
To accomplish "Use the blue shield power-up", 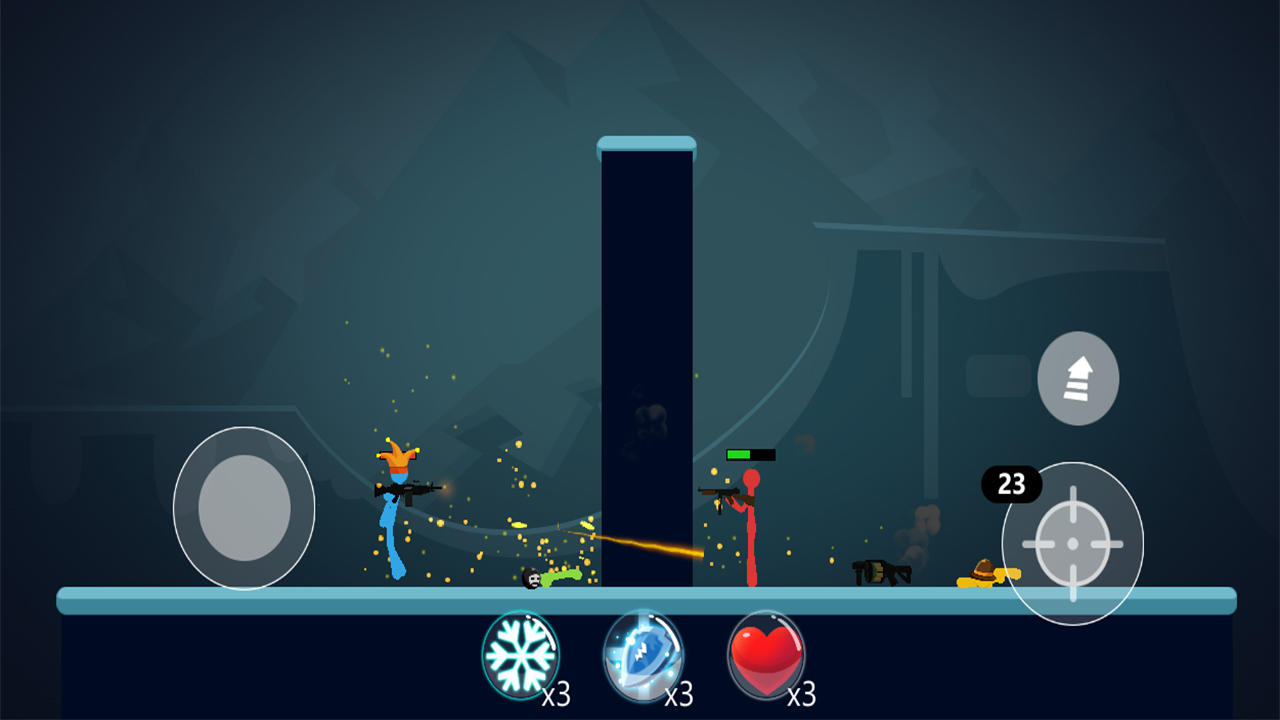I will tap(643, 656).
